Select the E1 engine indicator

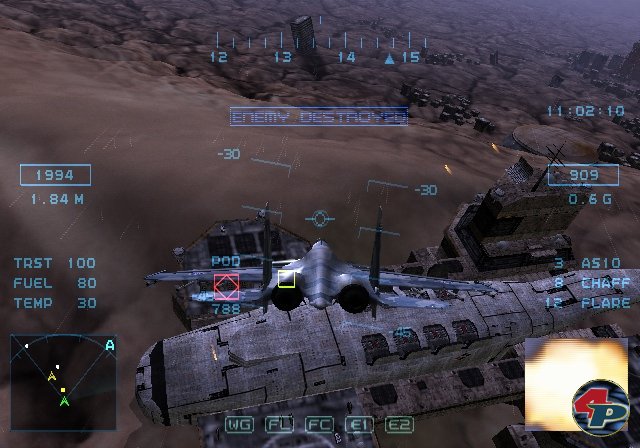pos(359,424)
